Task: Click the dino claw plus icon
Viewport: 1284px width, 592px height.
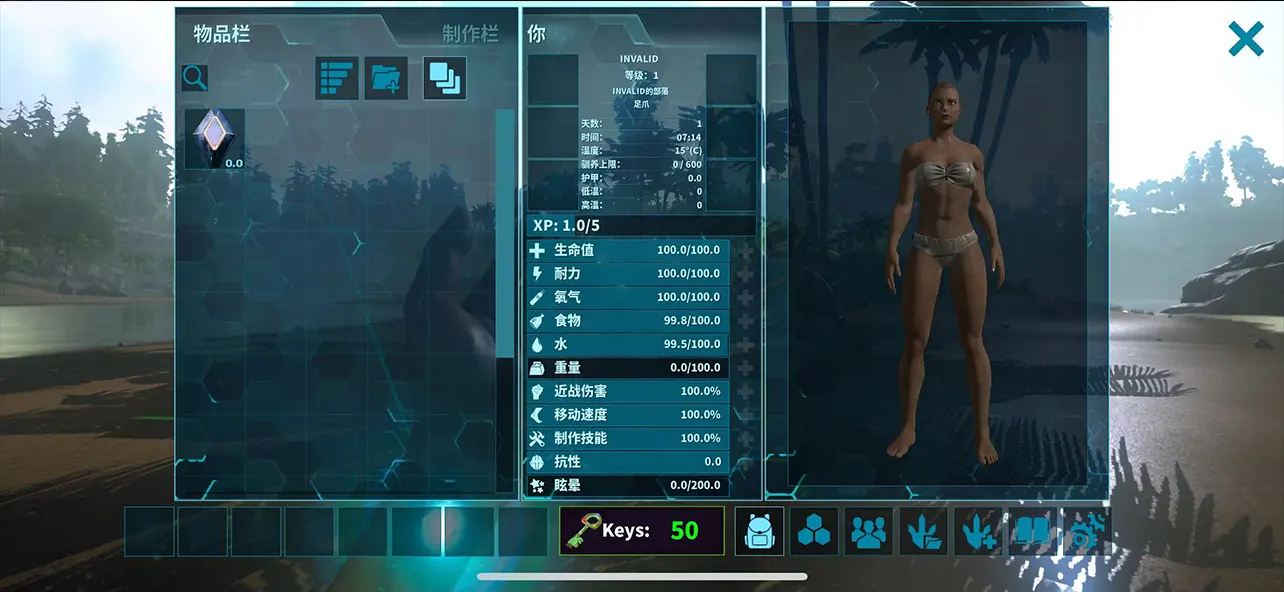Action: coord(977,531)
